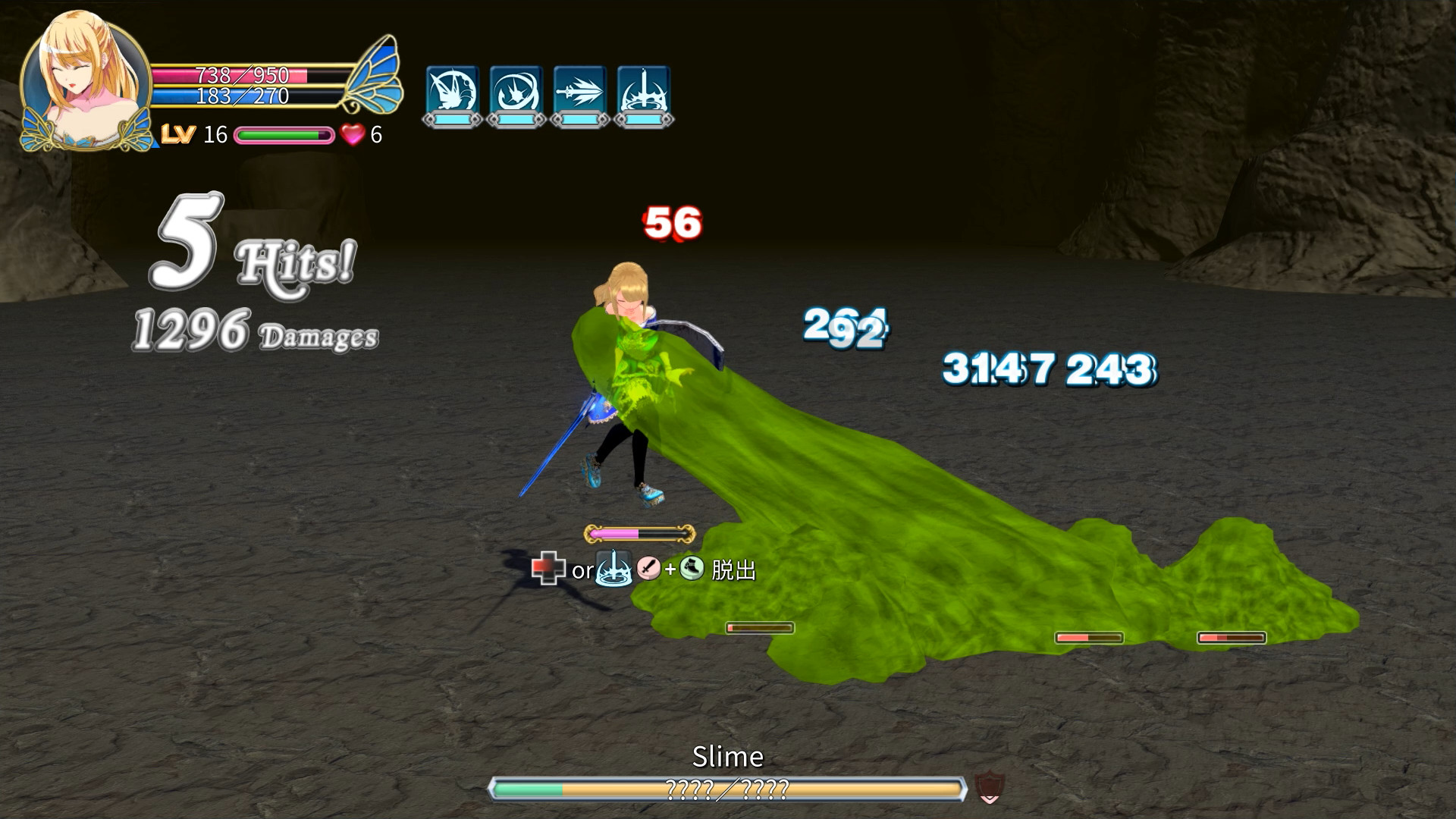
Task: Trigger the piercing sword dash skill
Action: (580, 91)
